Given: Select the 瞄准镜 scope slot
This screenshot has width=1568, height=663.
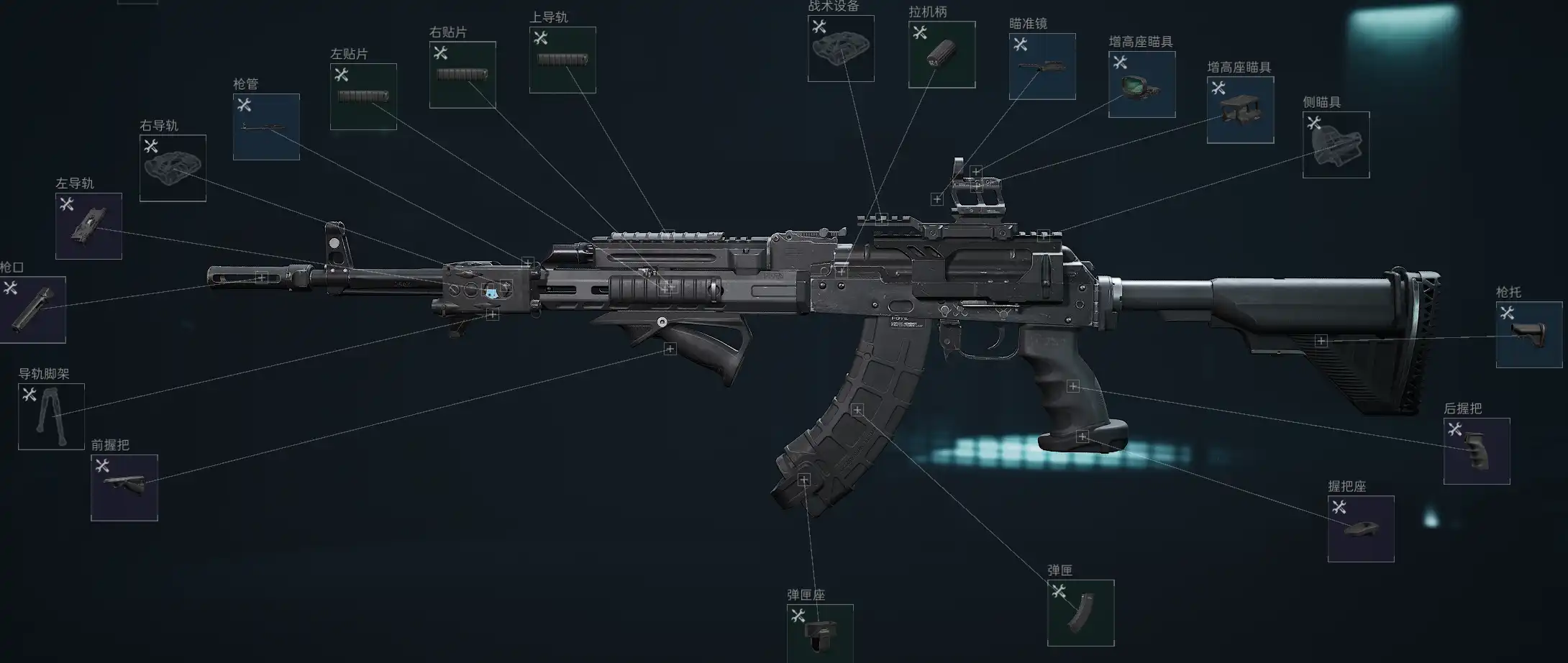Looking at the screenshot, I should point(1042,66).
